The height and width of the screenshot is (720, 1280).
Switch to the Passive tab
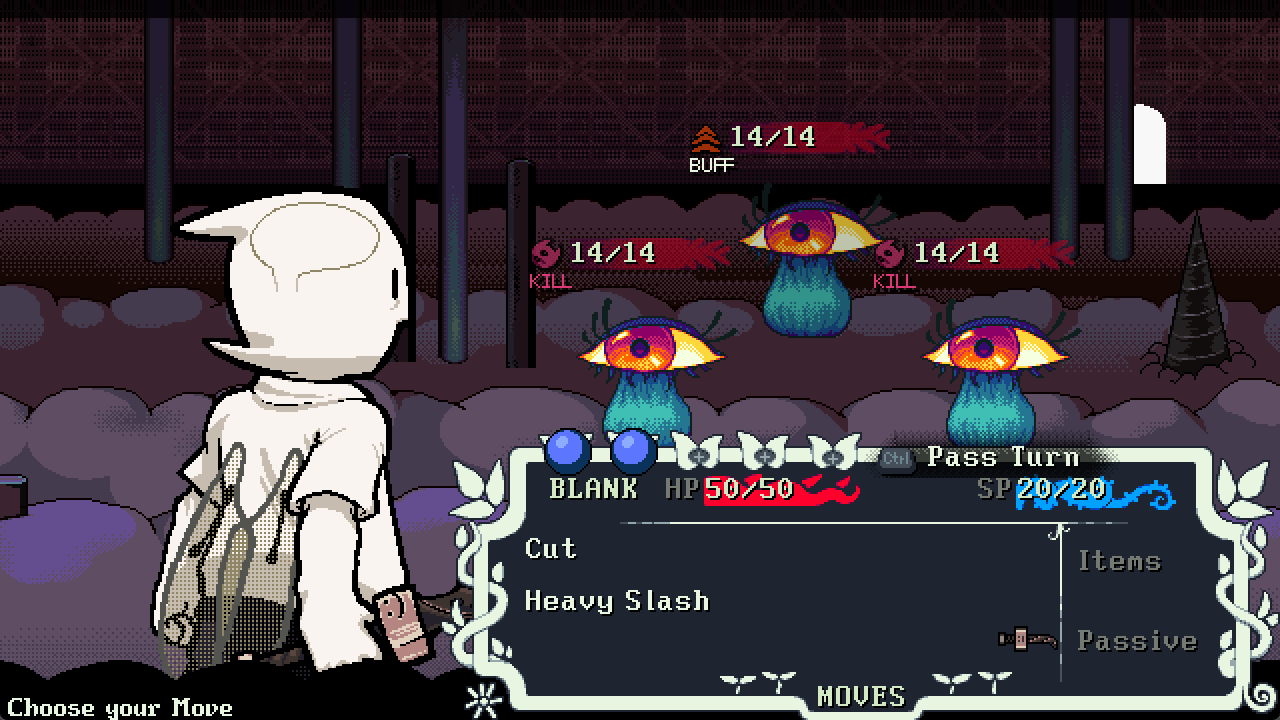[1136, 641]
